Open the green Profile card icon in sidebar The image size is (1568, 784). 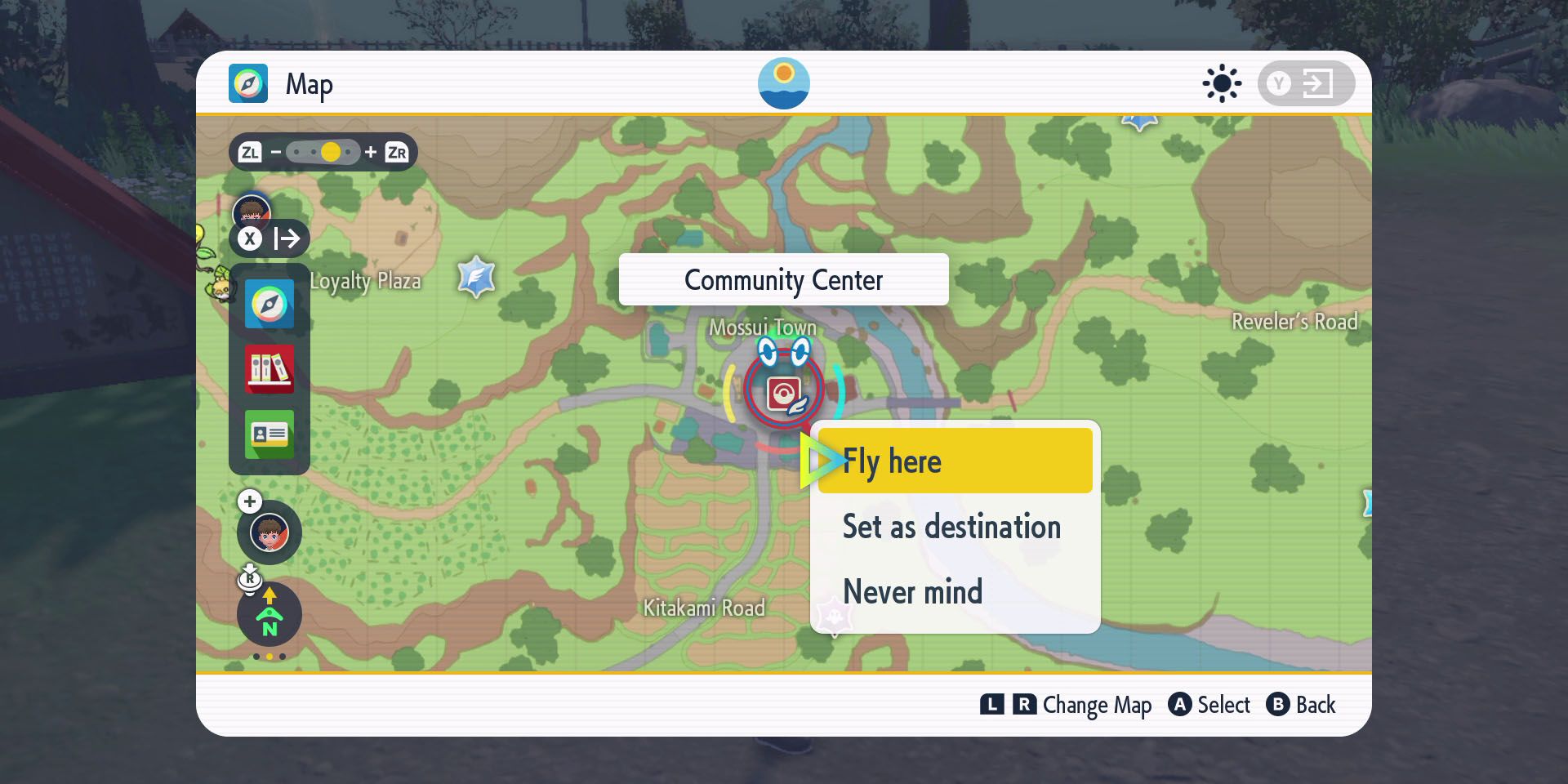(269, 434)
